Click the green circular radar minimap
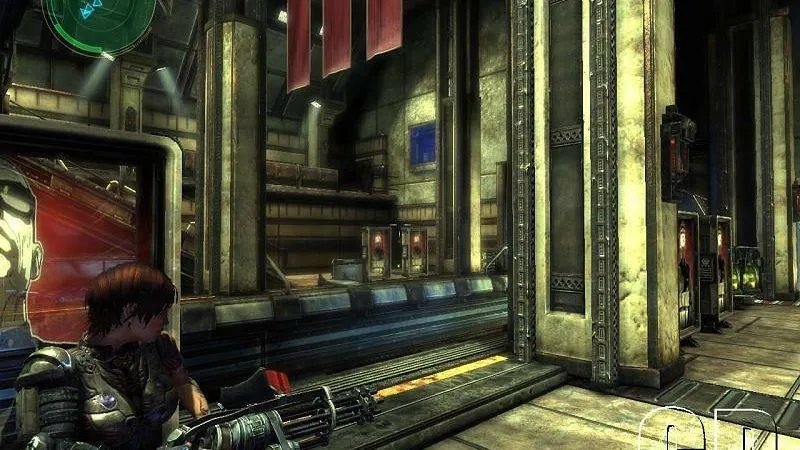Screen dimensions: 800x450 coord(99,17)
